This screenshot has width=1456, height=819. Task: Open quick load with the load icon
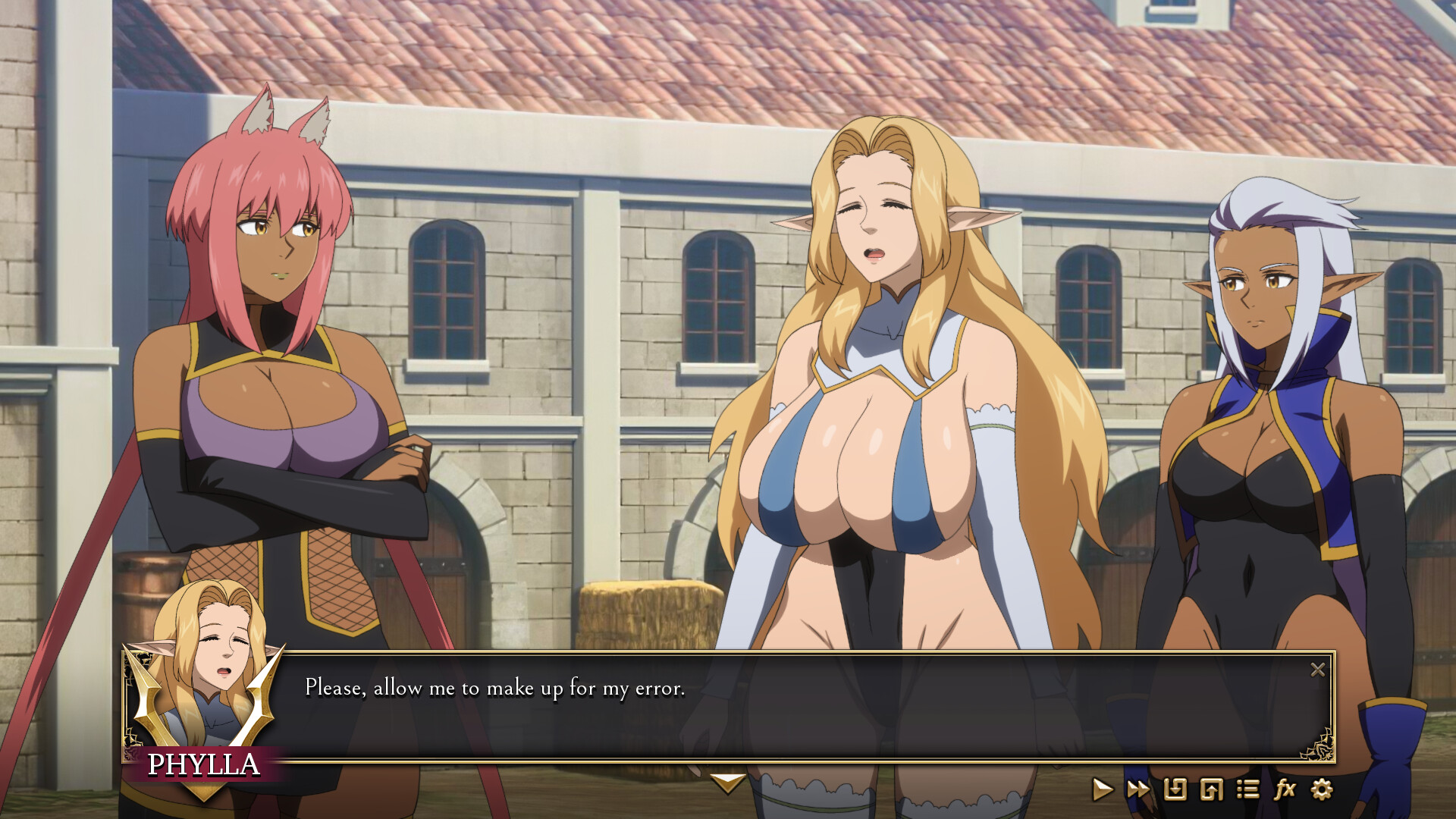pos(1212,789)
